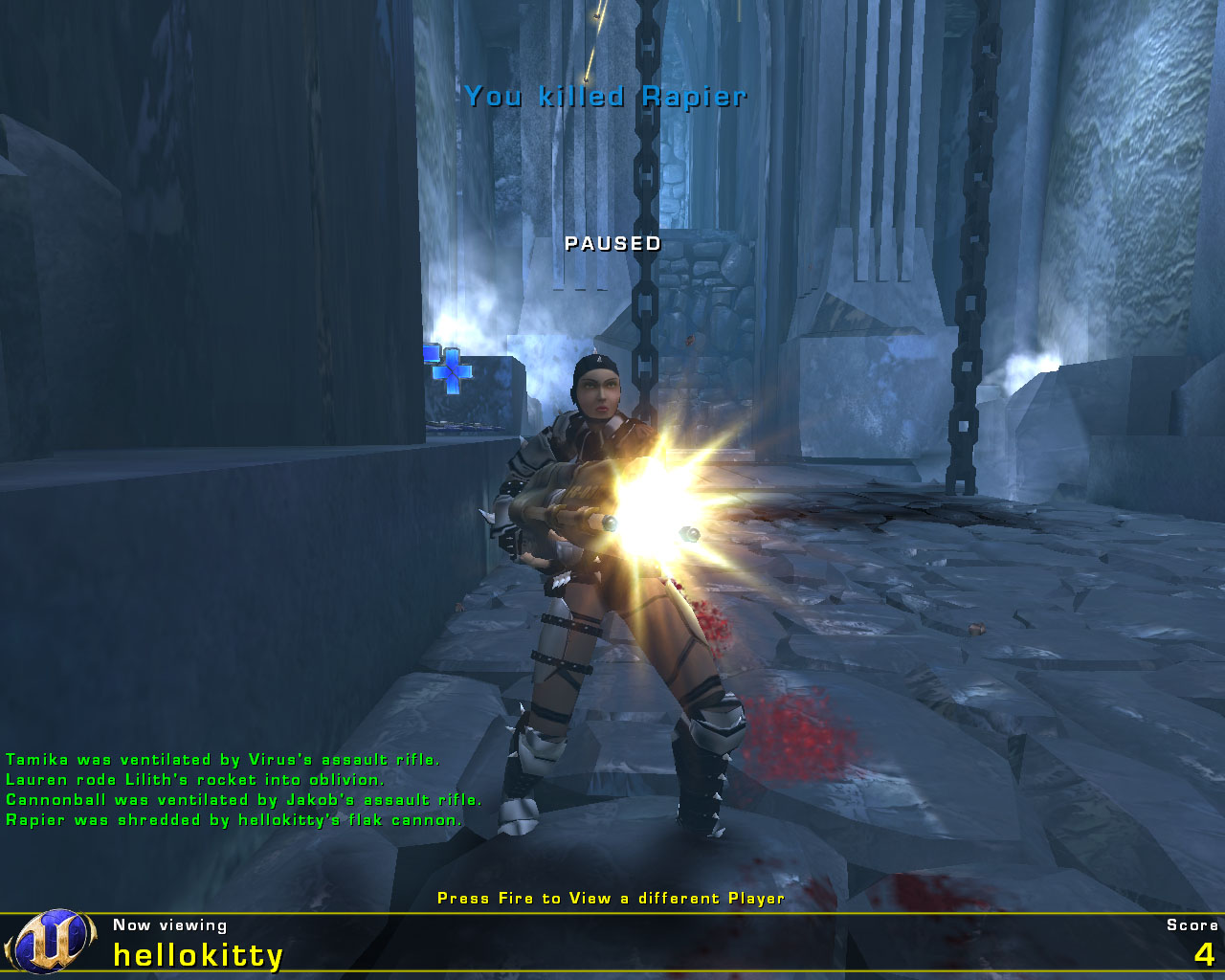Viewport: 1225px width, 980px height.
Task: Toggle the 'You killed Rapier' notification
Action: tap(606, 95)
